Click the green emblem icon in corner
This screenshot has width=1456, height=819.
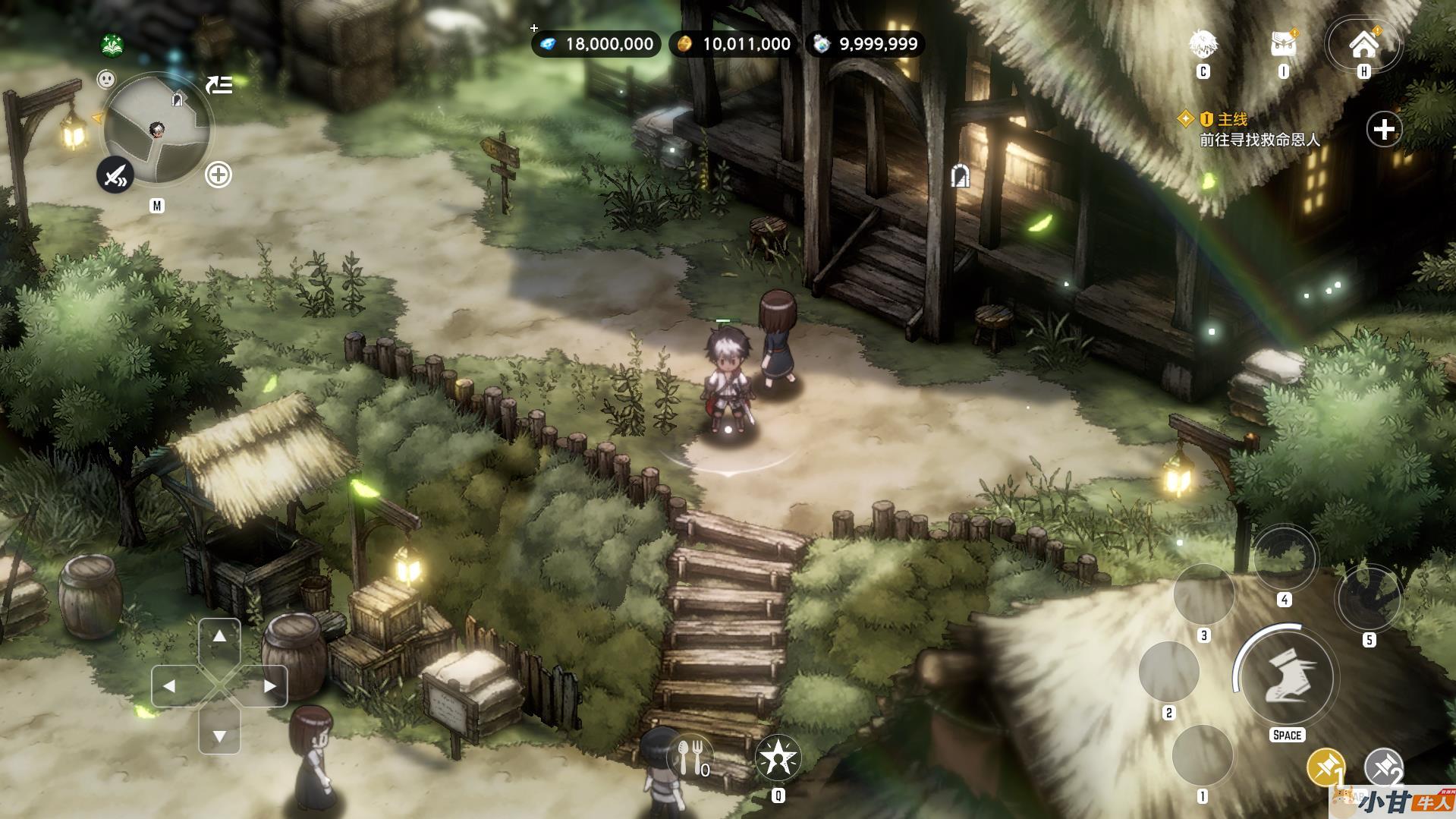[112, 45]
